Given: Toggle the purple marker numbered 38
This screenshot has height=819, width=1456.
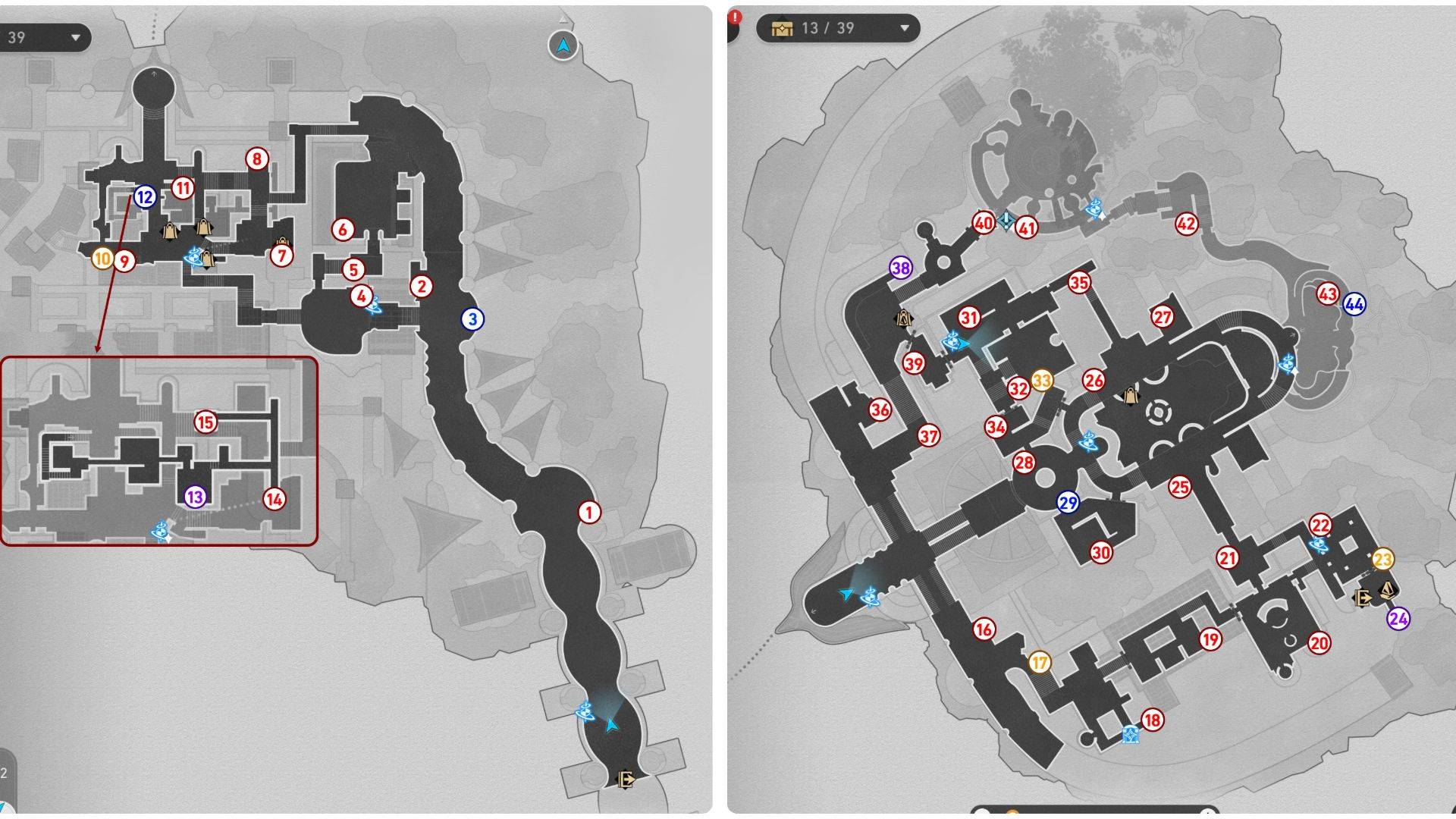Looking at the screenshot, I should coord(900,267).
